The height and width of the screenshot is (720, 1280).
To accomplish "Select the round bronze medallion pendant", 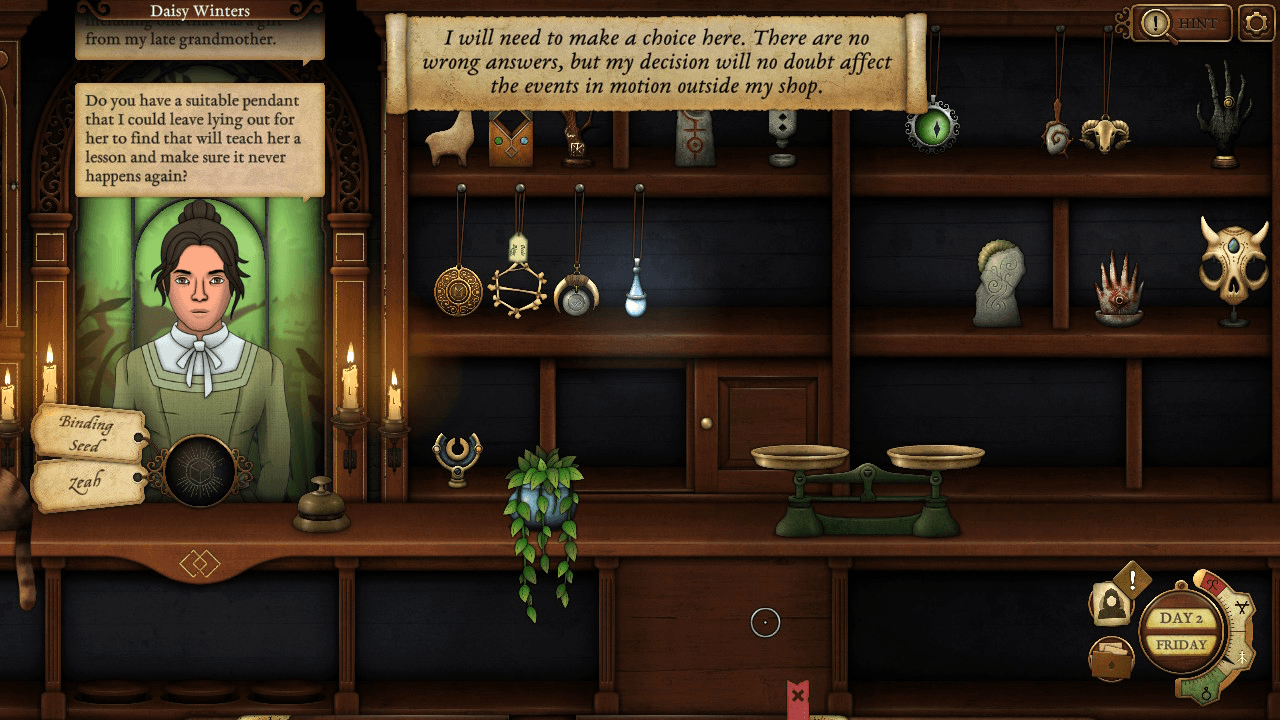I will pos(458,290).
